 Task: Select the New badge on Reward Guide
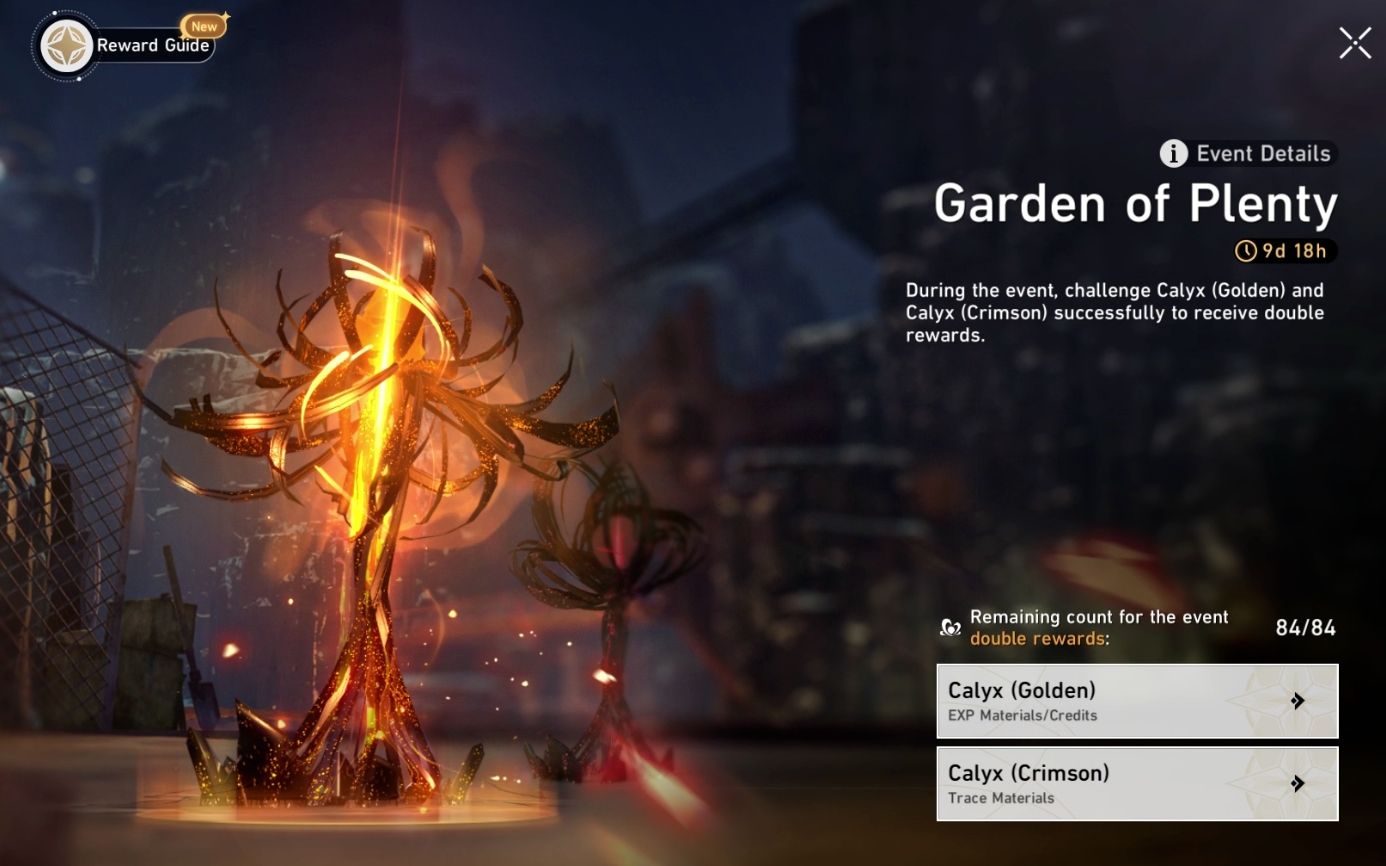point(204,27)
